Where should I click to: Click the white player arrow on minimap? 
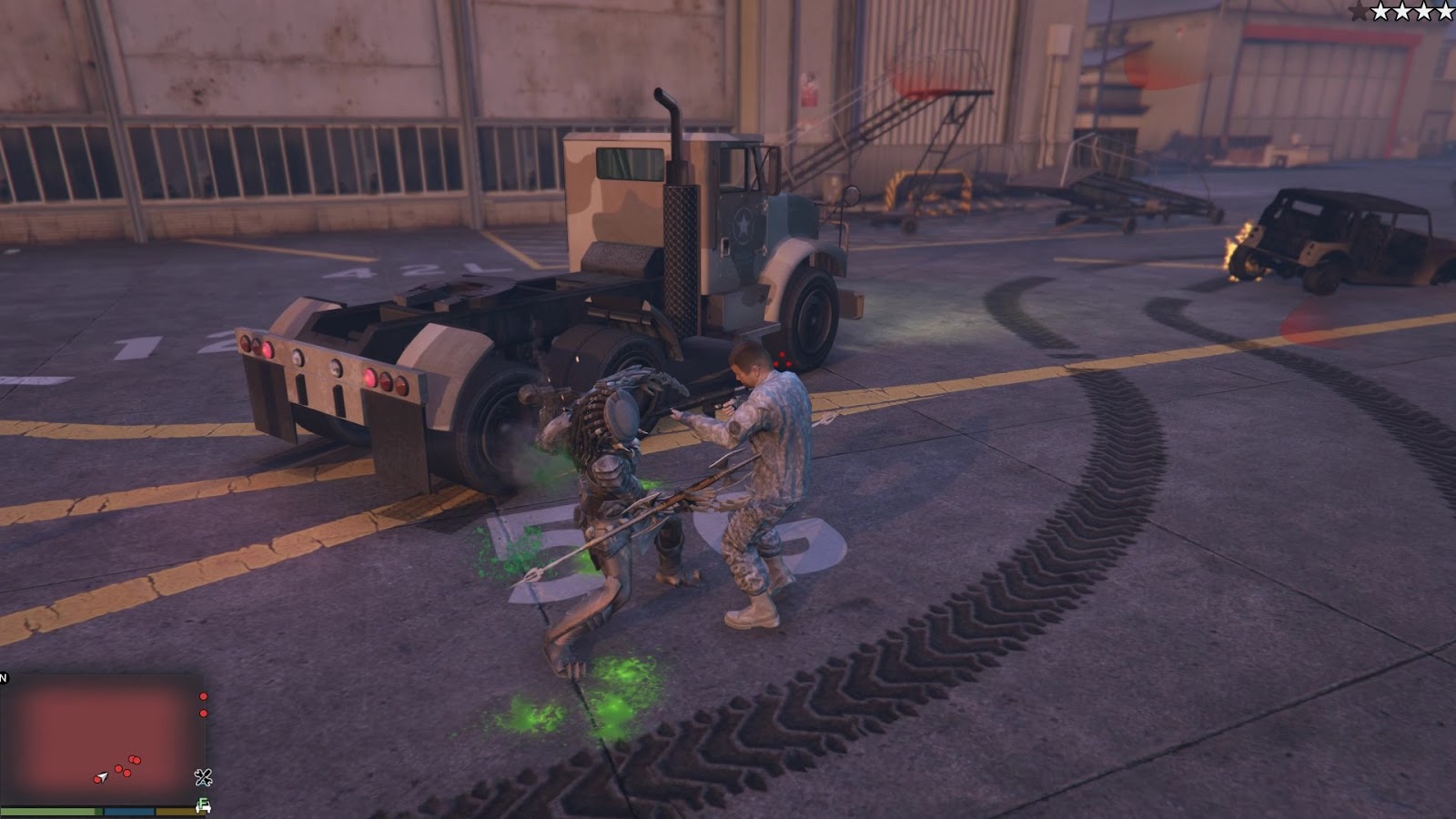coord(102,777)
